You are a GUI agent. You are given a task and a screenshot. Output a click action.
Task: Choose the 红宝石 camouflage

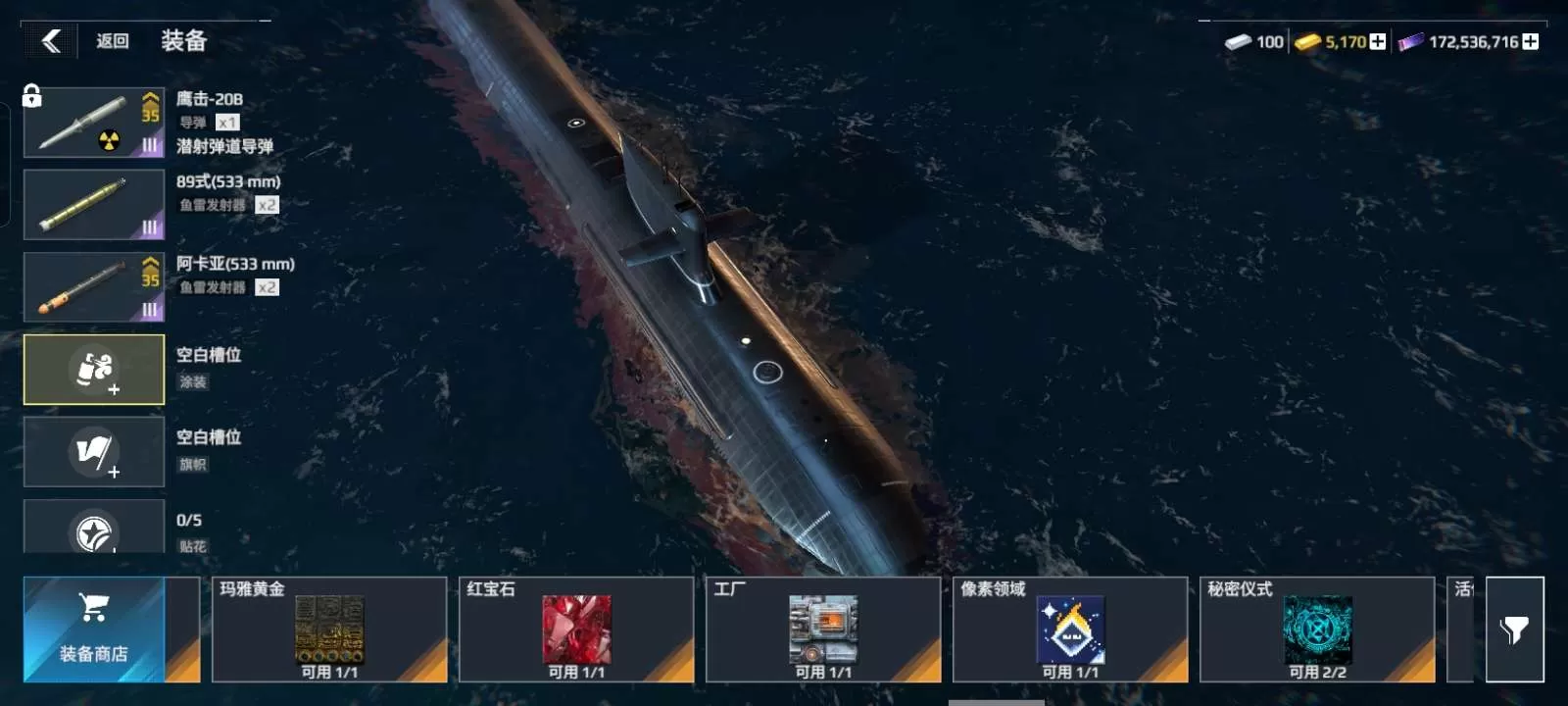click(x=576, y=630)
